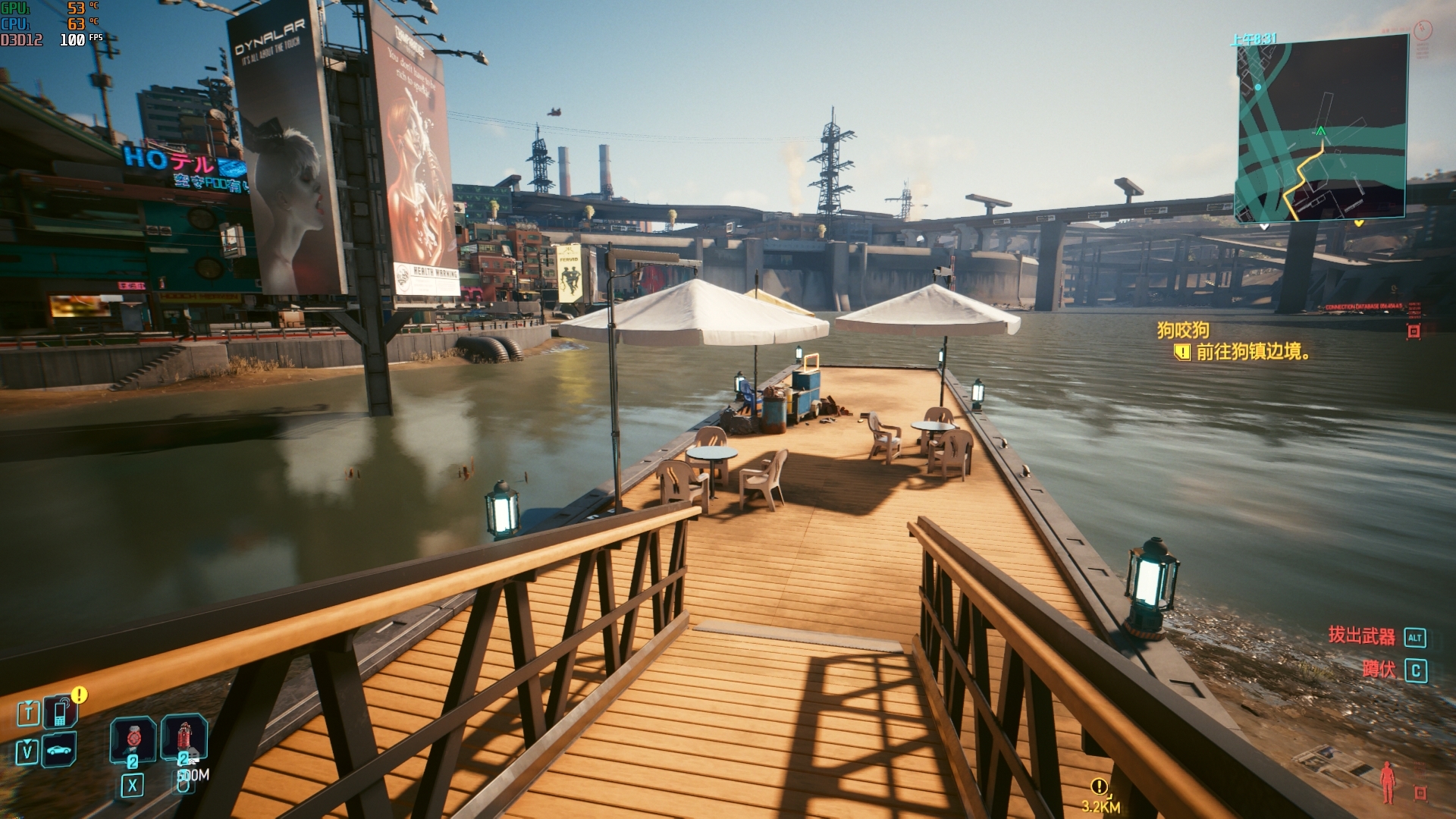
Task: Open the phone icon with alert badge
Action: (x=60, y=712)
